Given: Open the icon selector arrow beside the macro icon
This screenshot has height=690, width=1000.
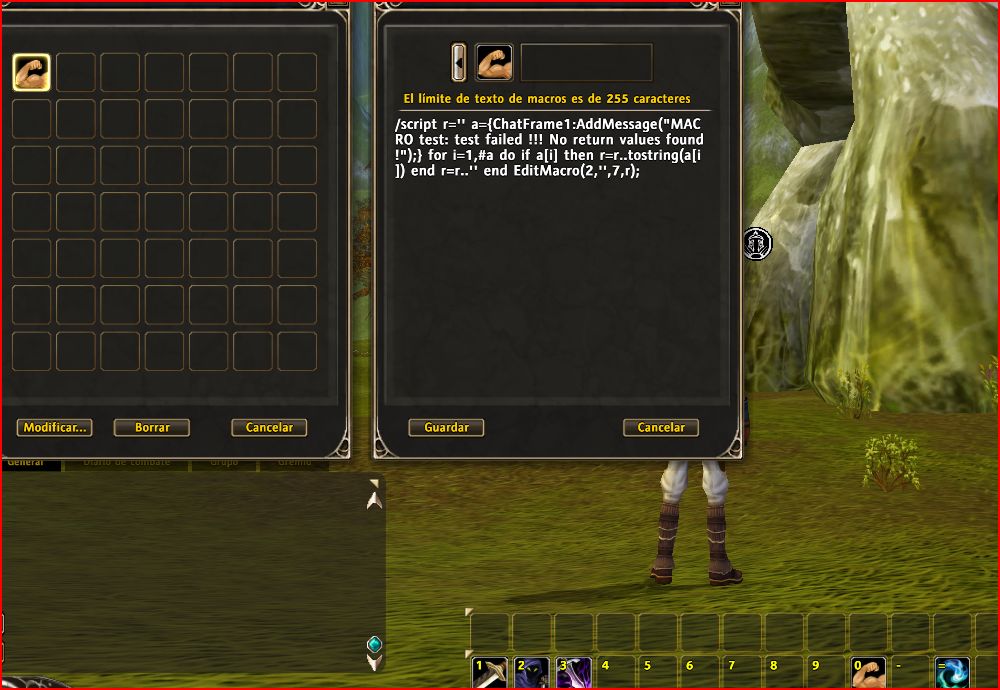Looking at the screenshot, I should point(459,62).
